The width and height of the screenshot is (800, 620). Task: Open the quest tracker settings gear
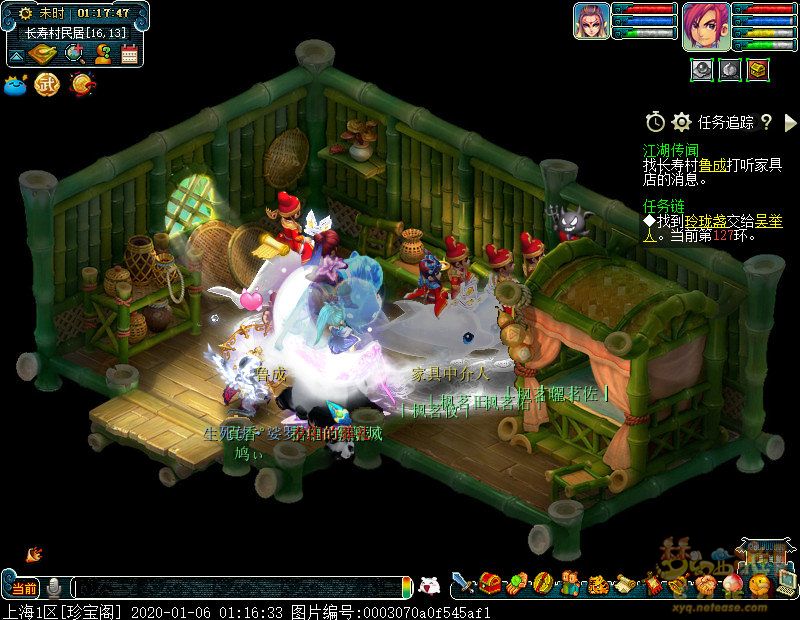(682, 122)
